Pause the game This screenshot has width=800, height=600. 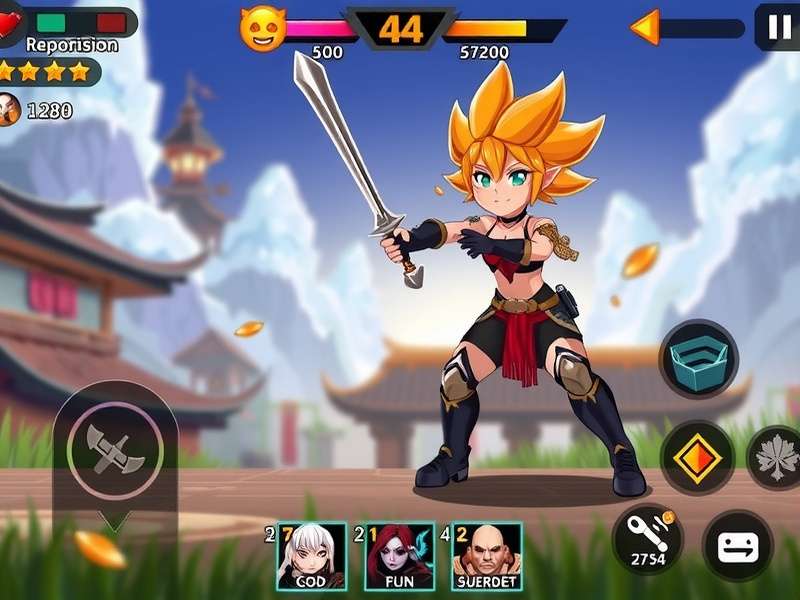(777, 26)
